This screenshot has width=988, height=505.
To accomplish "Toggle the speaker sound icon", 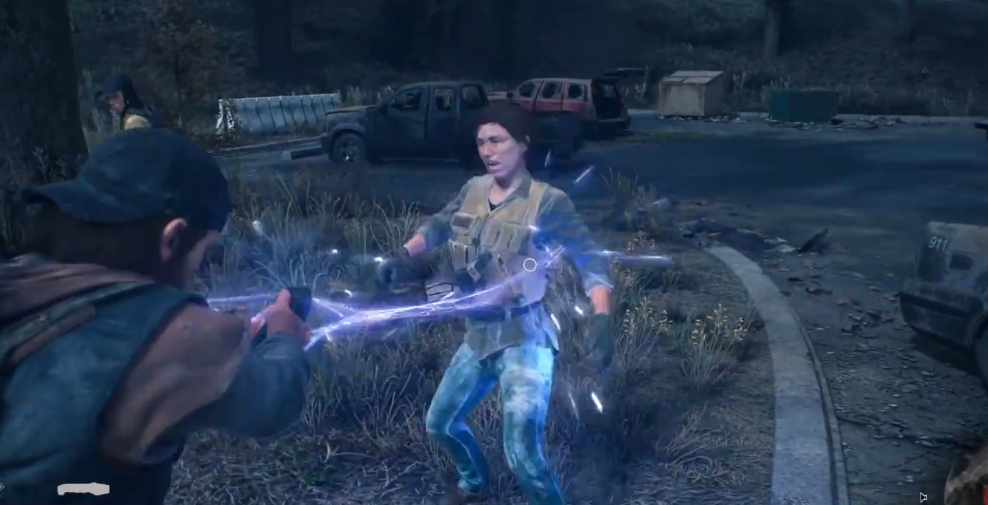I will click(922, 496).
